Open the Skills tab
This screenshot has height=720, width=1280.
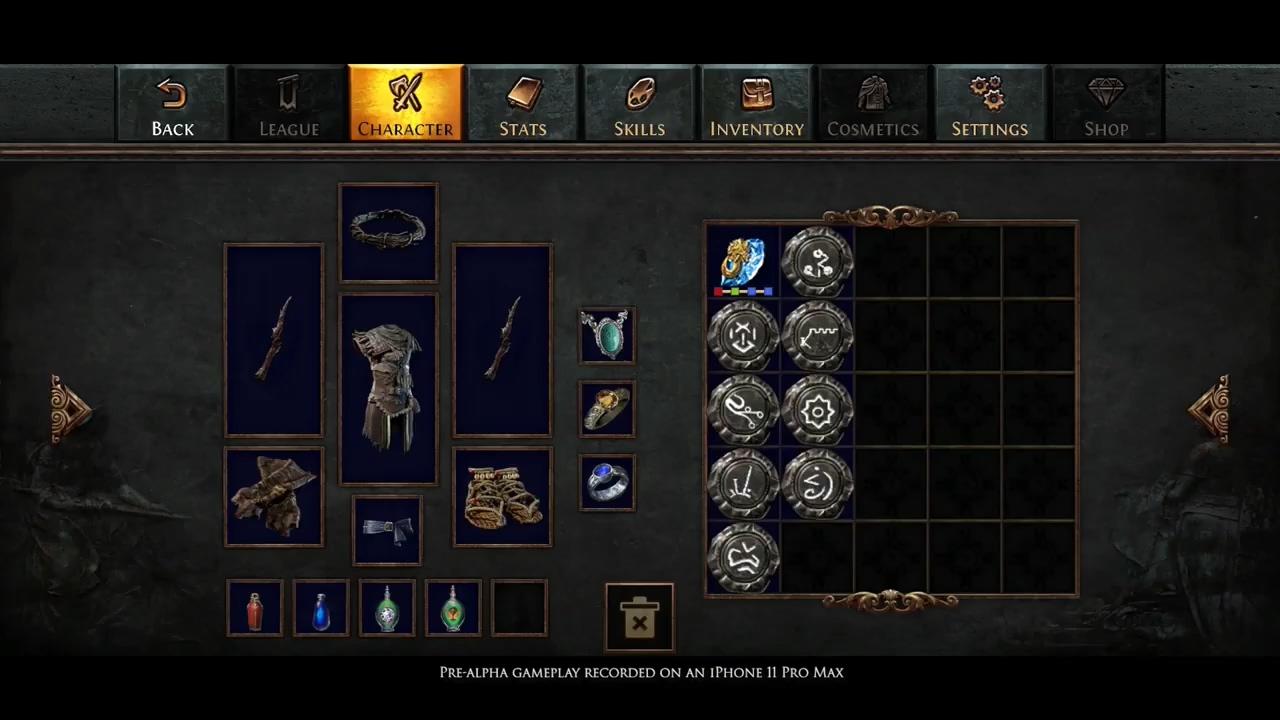(639, 103)
